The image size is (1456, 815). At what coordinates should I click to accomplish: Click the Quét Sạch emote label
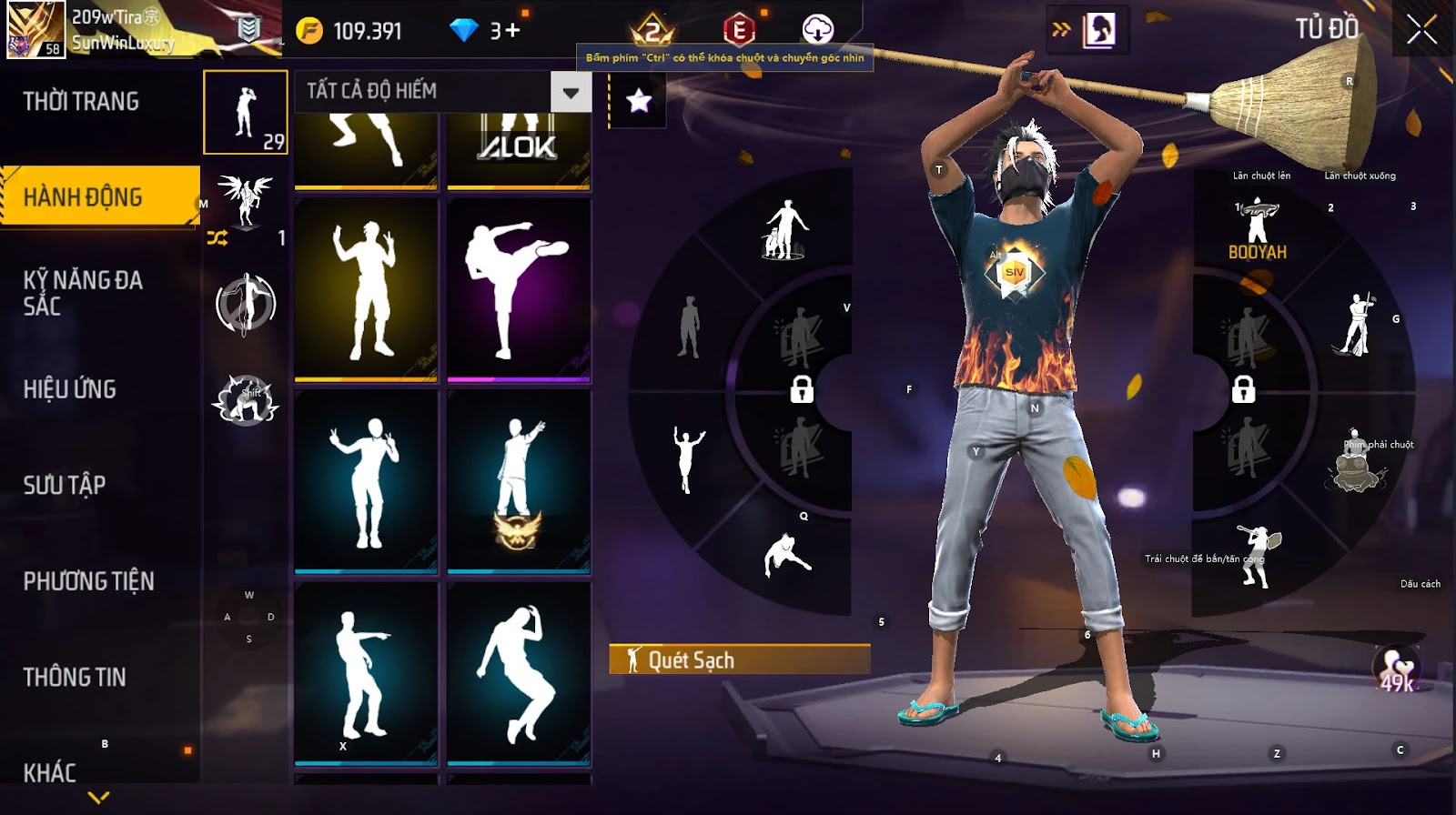click(739, 659)
